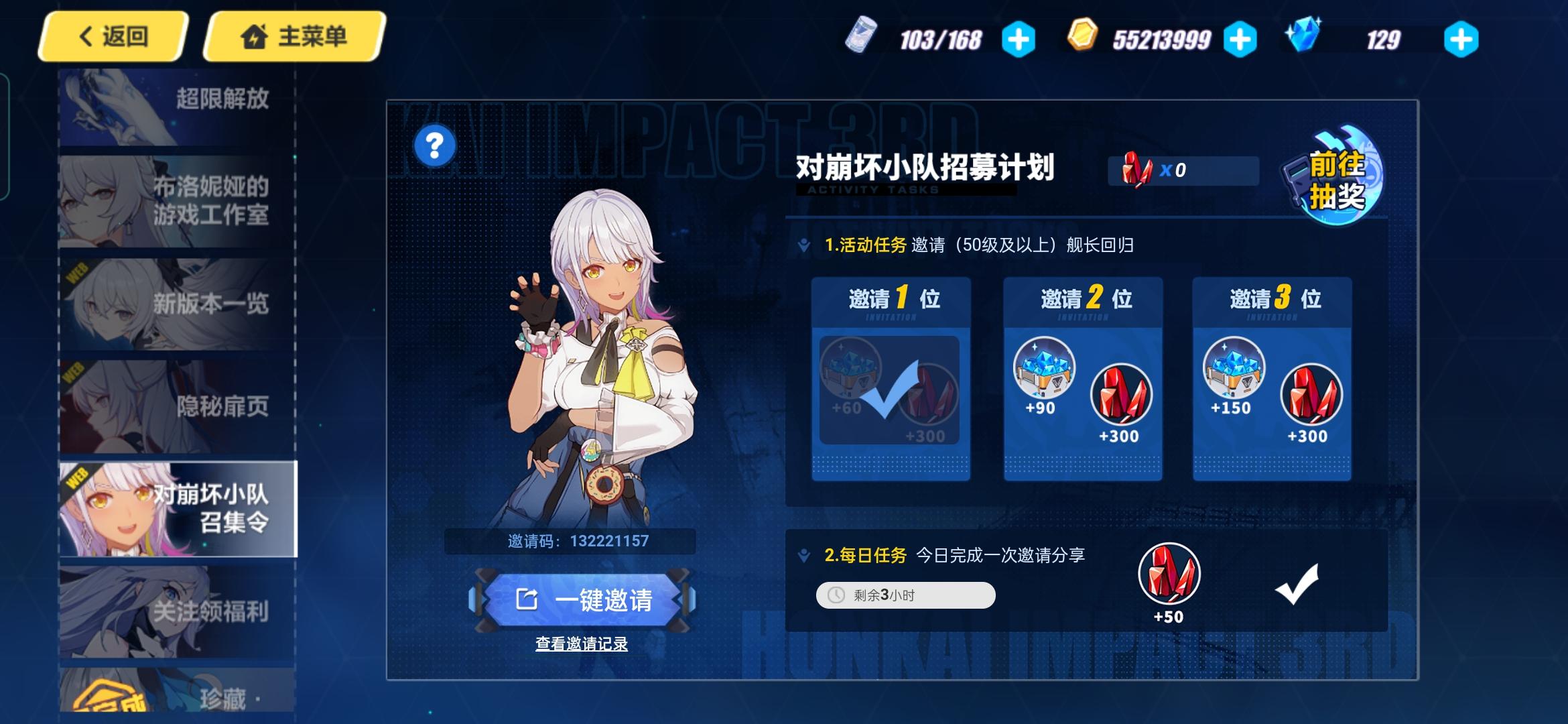Add stamina via the plus button
This screenshot has width=1568, height=724.
point(1019,38)
